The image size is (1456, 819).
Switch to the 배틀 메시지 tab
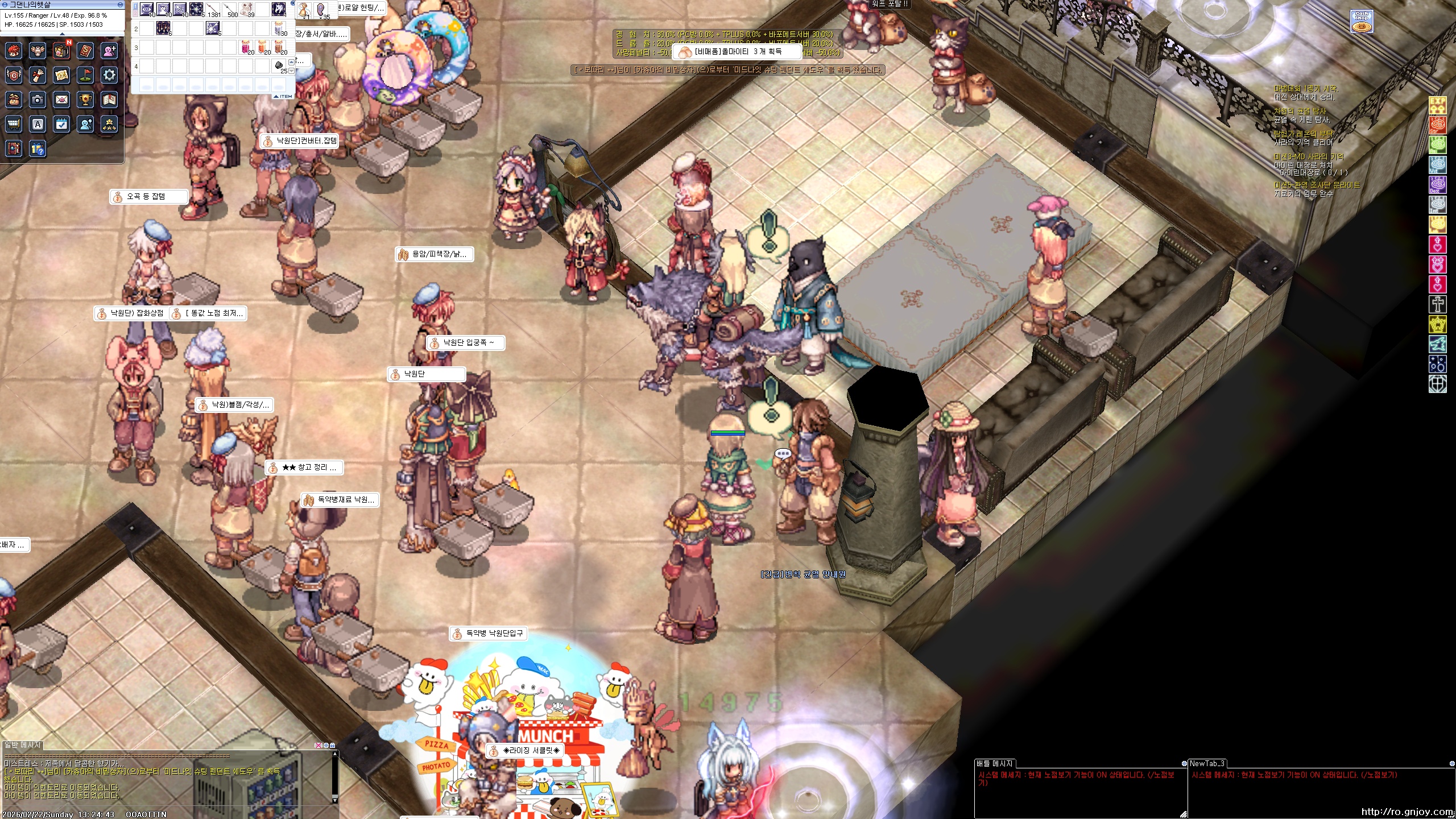pos(994,763)
